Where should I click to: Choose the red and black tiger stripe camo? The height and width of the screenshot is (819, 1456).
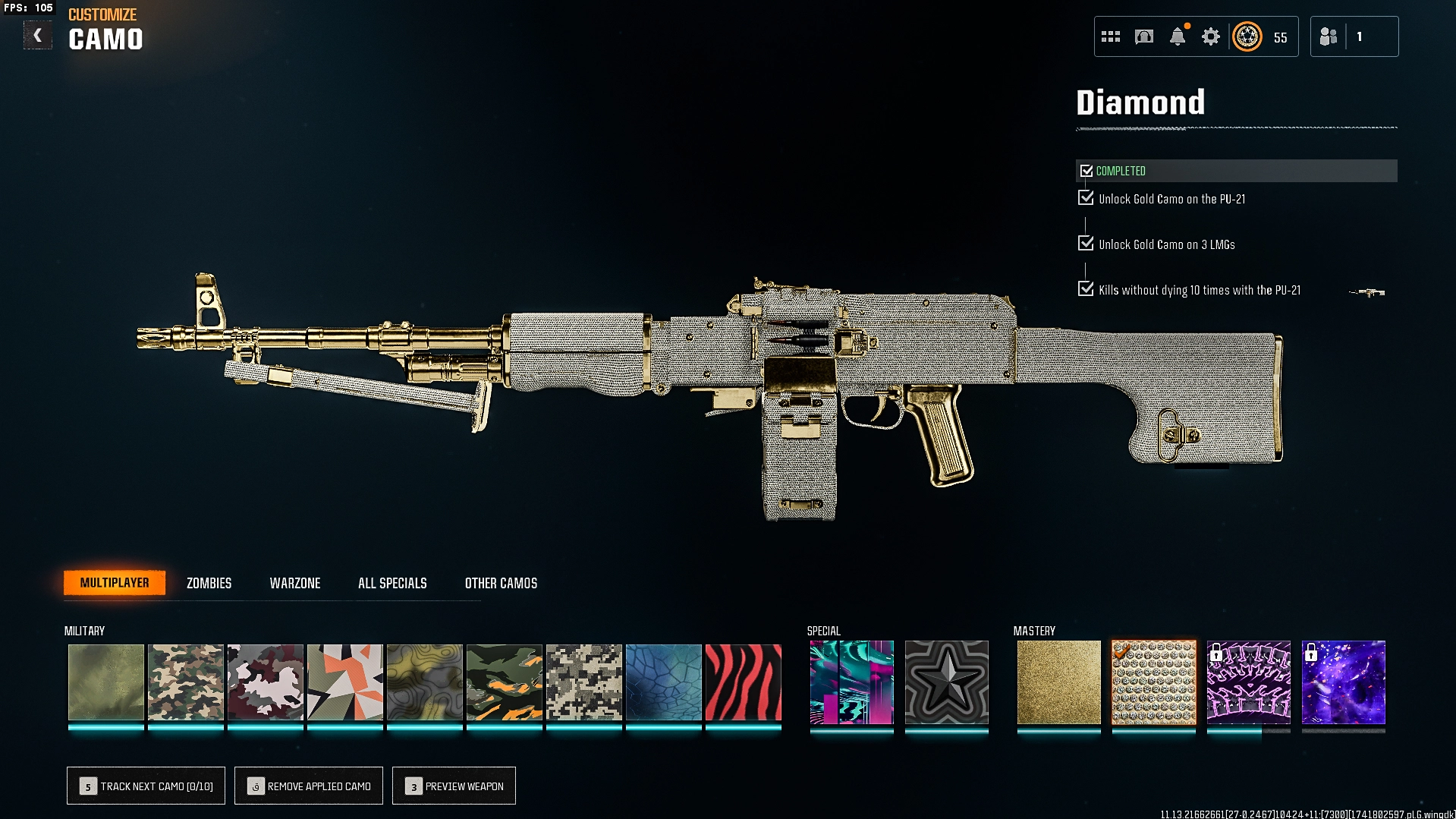[743, 682]
